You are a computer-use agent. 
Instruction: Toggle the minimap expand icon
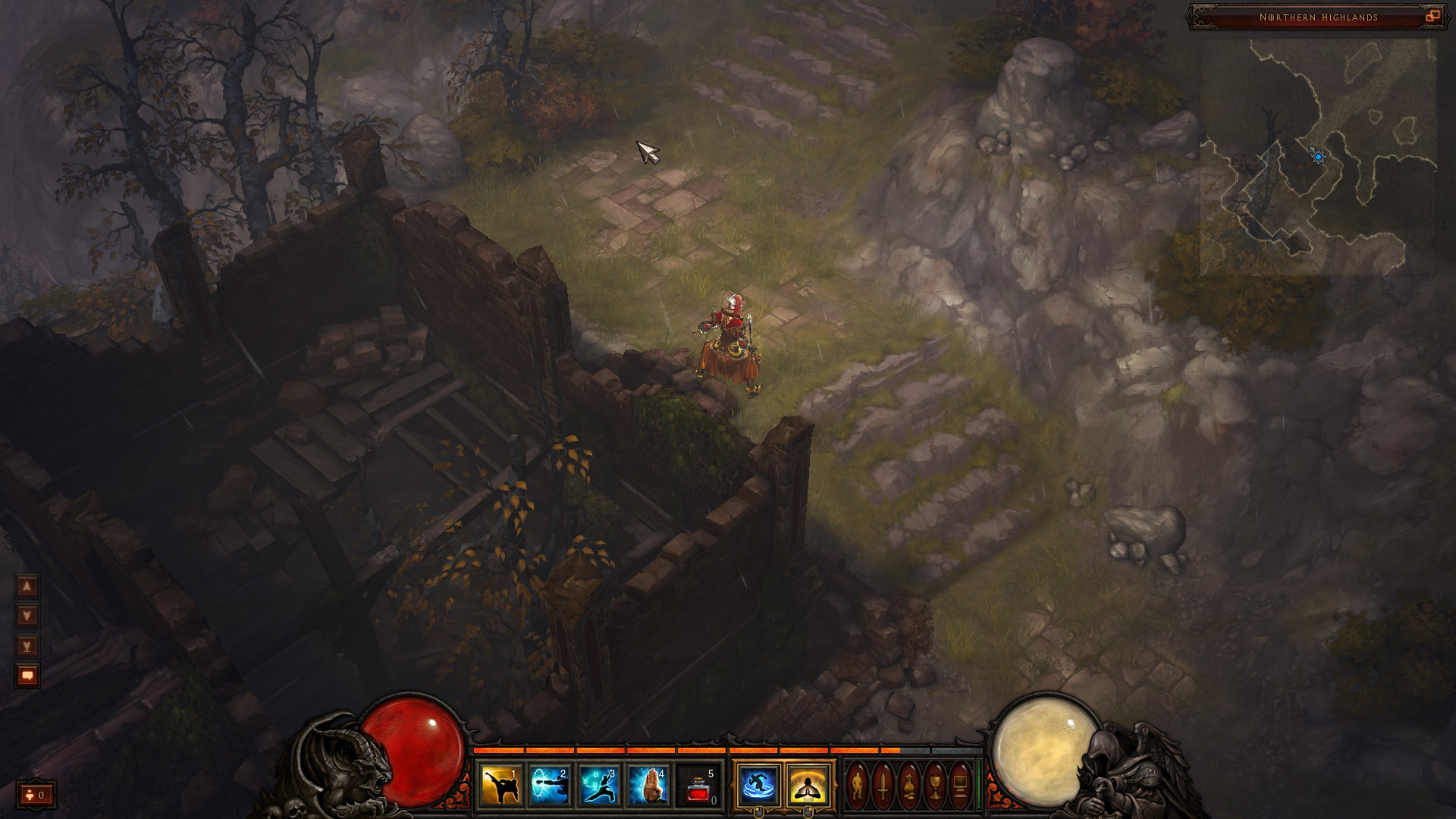[1432, 17]
